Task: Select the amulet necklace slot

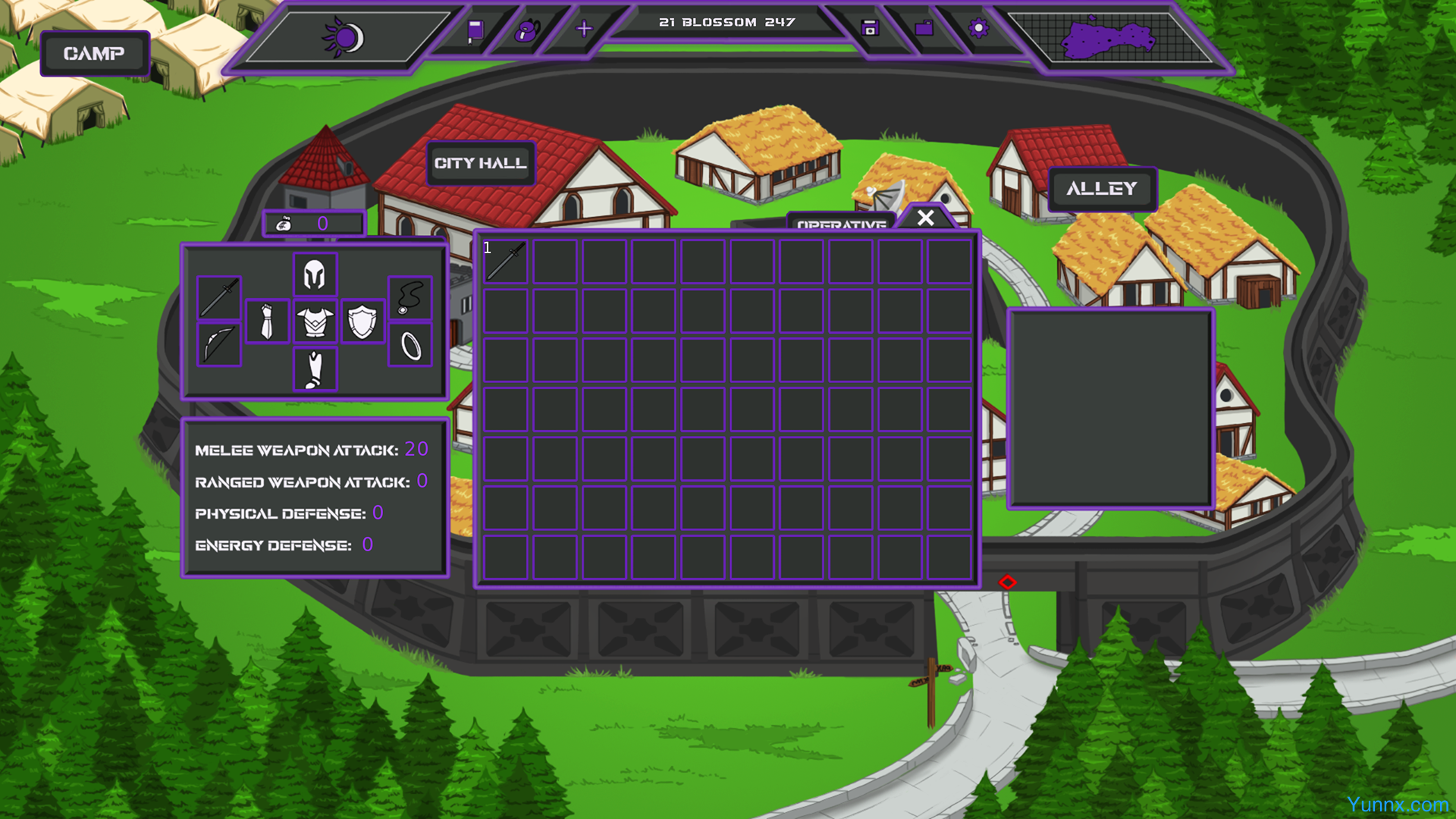Action: coord(410,297)
